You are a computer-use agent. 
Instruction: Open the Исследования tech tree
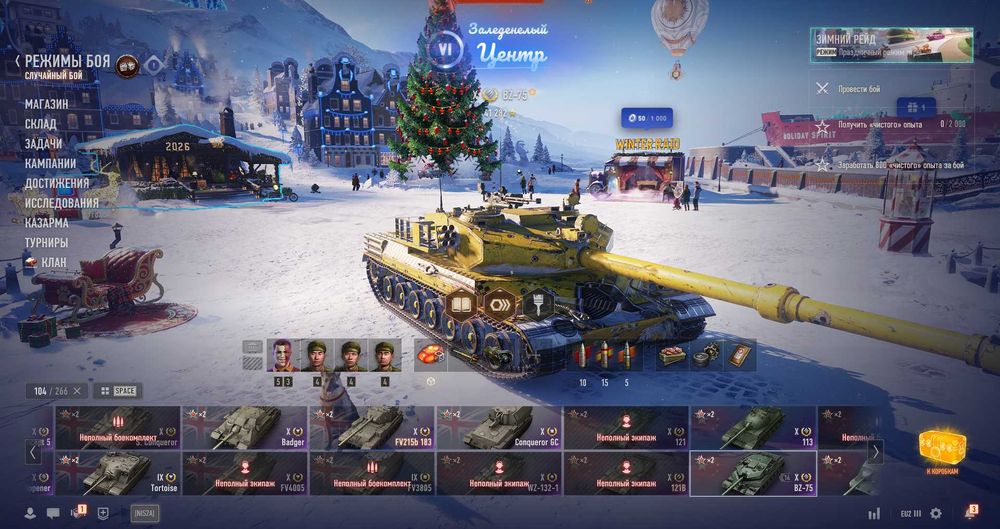coord(62,203)
